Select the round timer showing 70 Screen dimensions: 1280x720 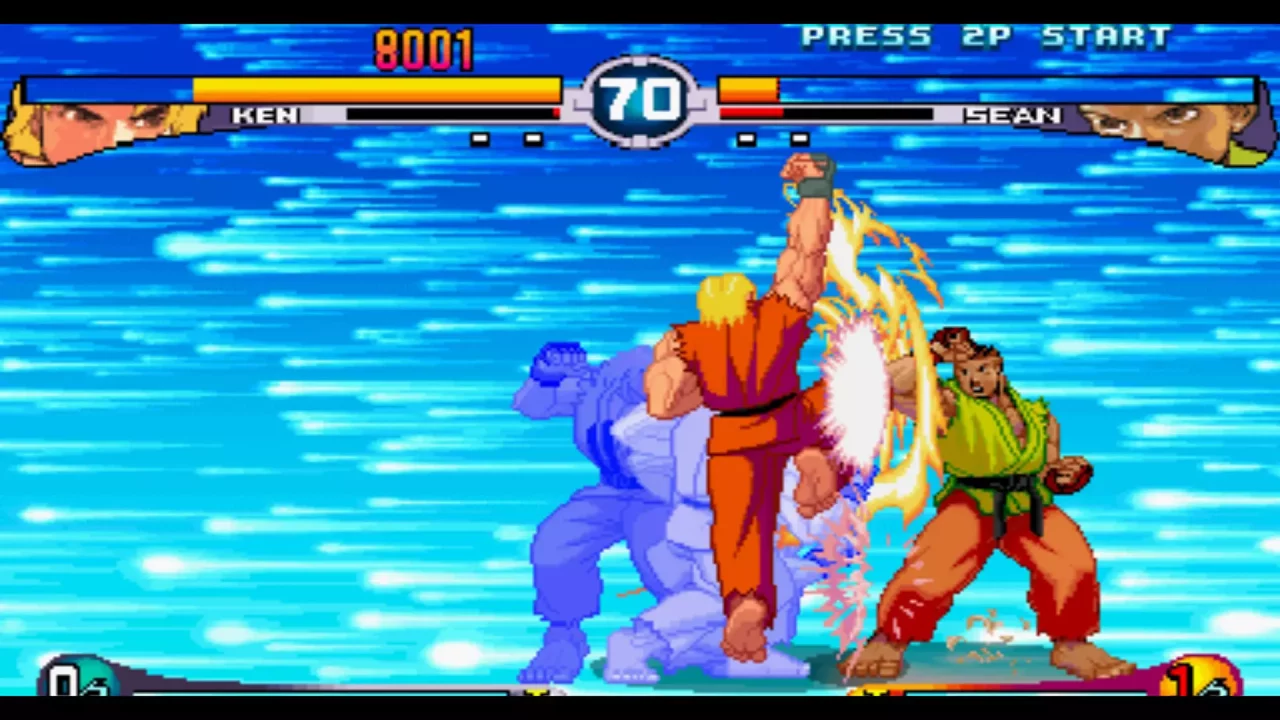coord(640,98)
